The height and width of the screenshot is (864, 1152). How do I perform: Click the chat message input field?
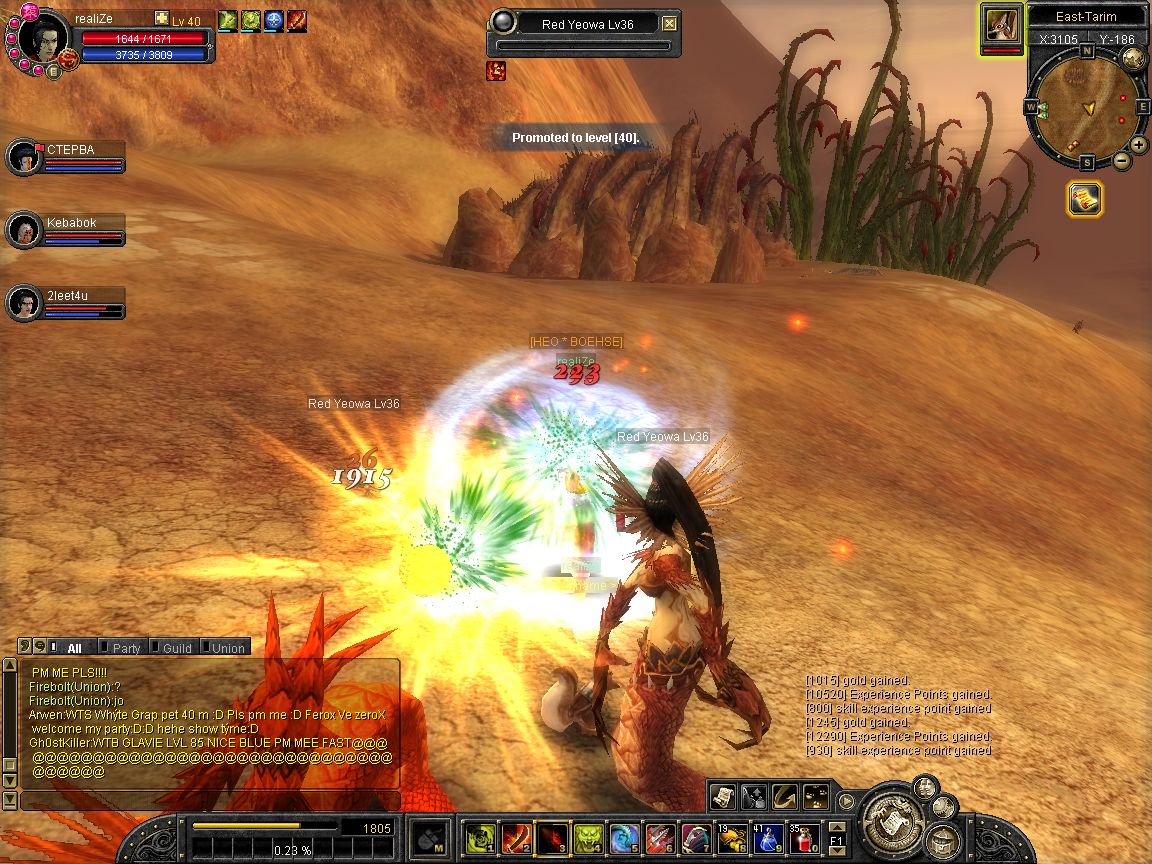210,801
